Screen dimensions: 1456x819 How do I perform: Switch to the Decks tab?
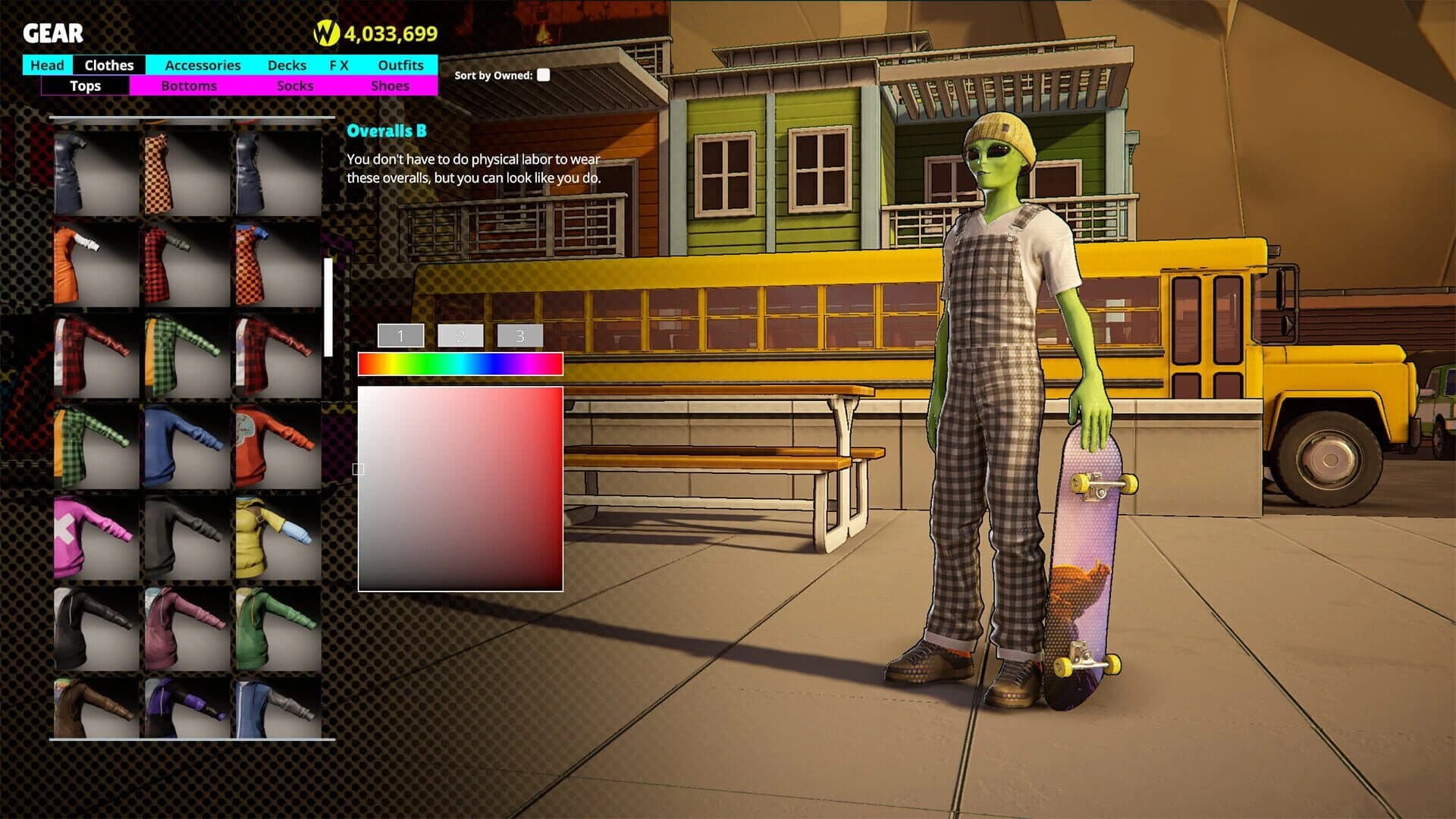click(287, 65)
